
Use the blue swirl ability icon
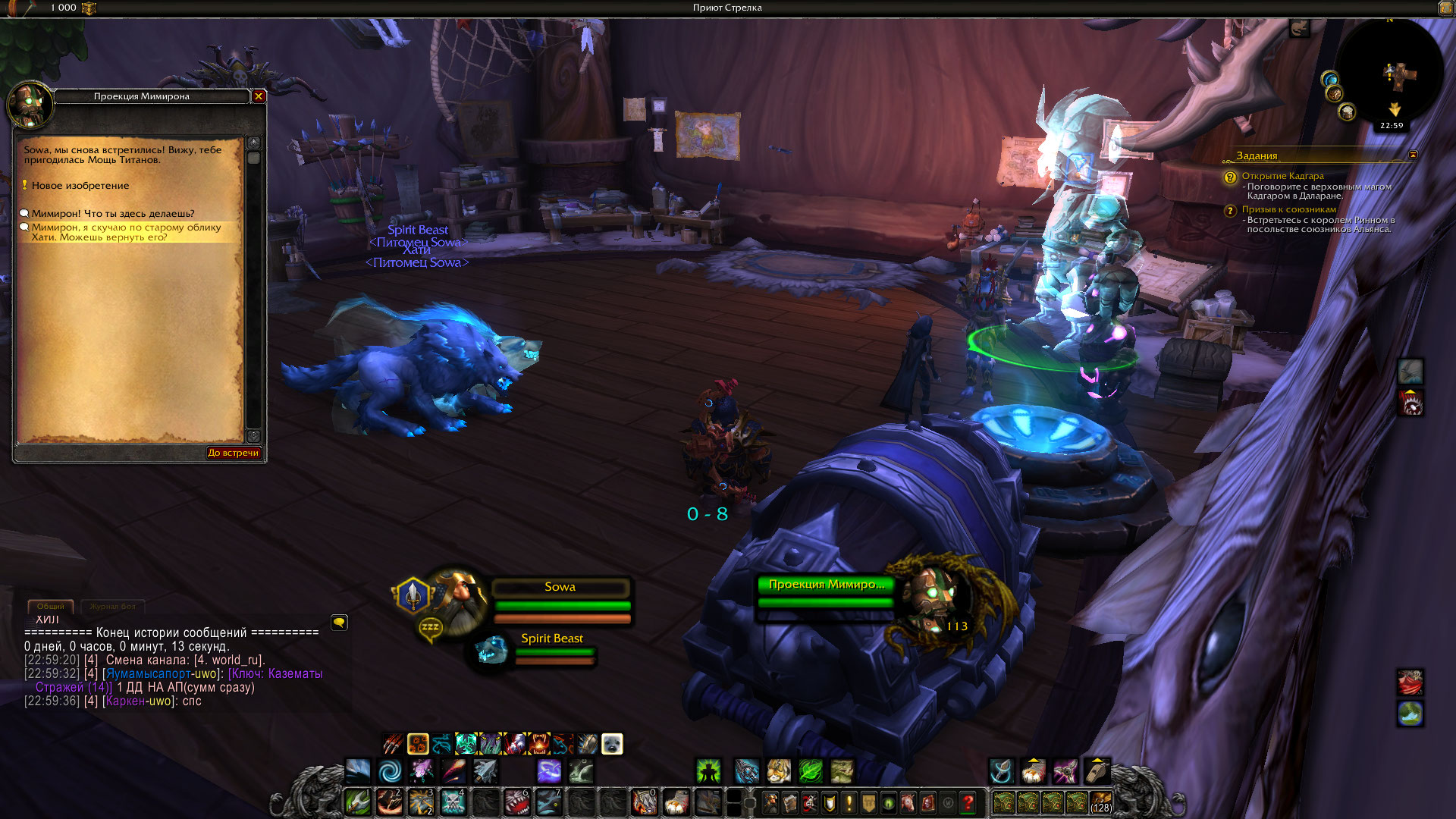point(390,771)
